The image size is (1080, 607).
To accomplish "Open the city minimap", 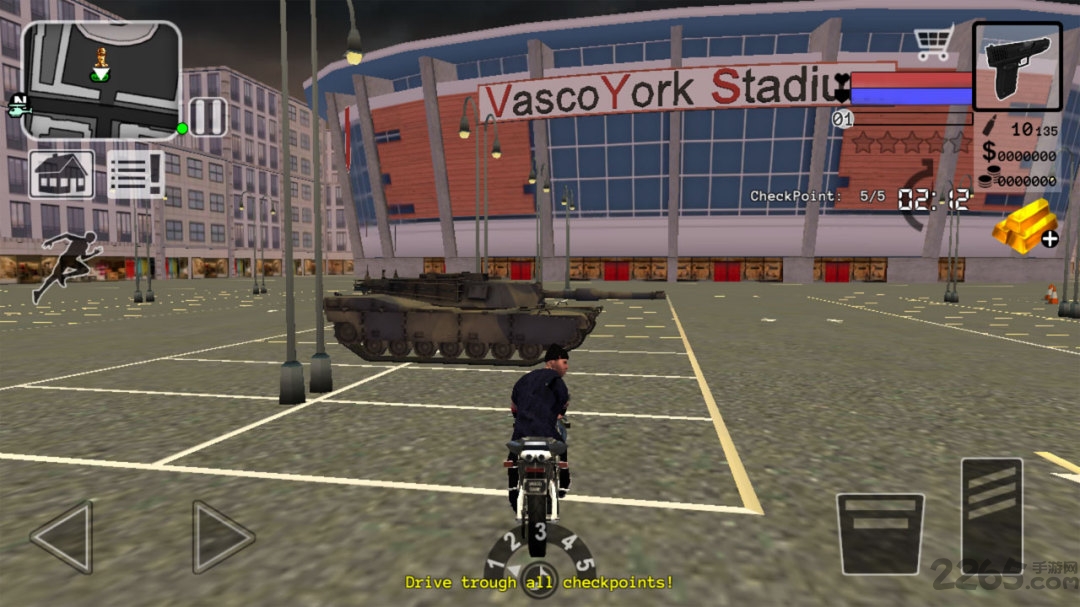I will [x=101, y=80].
